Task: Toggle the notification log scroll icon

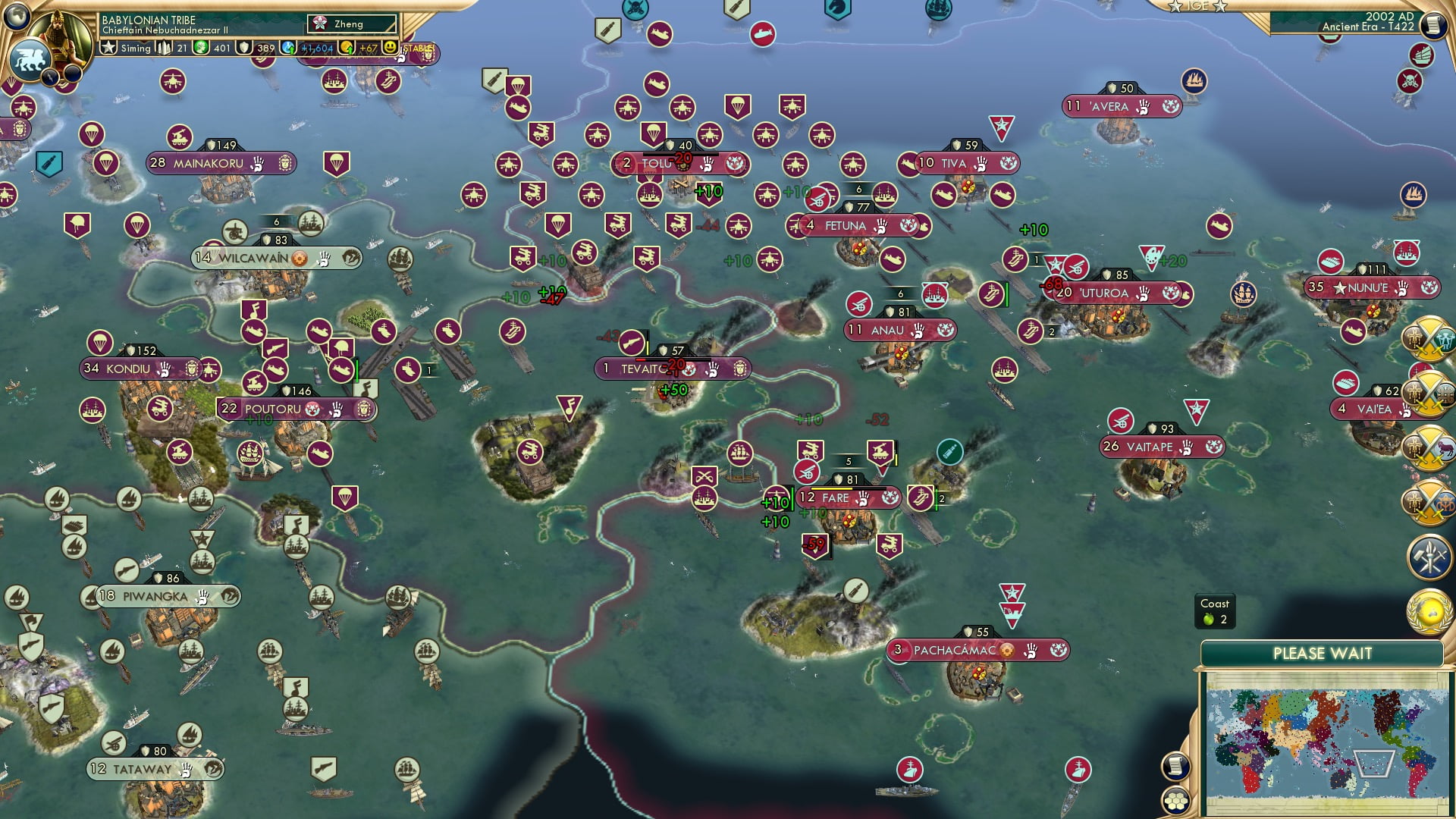Action: pos(1175,767)
